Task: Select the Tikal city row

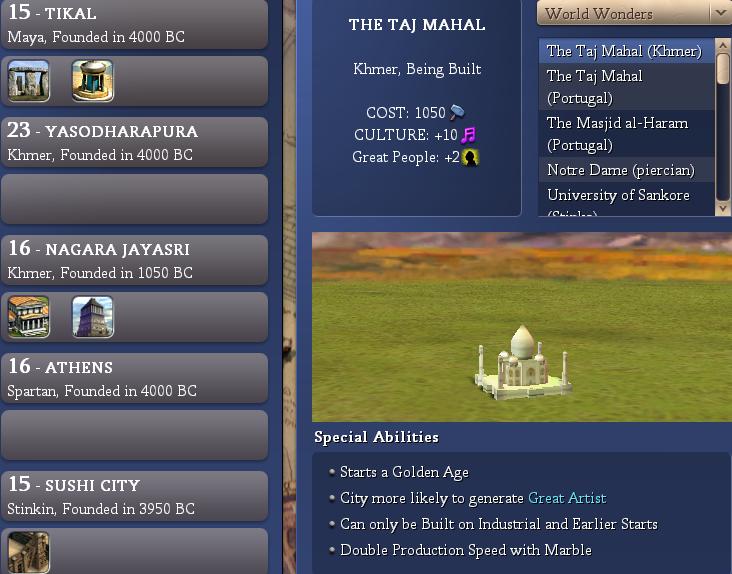Action: 134,25
